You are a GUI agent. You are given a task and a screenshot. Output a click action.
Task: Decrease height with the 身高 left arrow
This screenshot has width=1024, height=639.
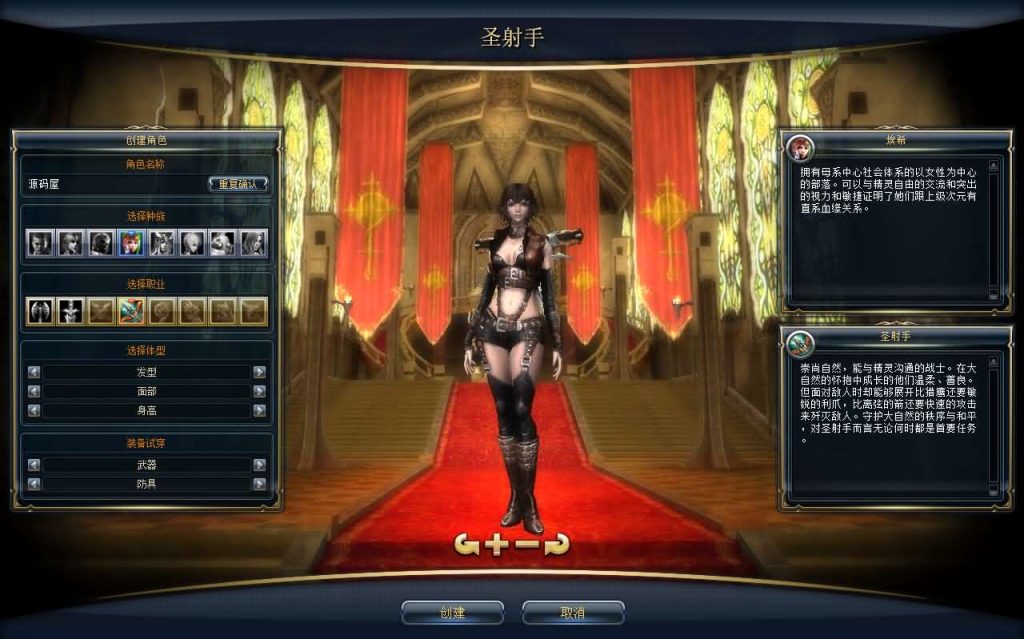pos(34,410)
